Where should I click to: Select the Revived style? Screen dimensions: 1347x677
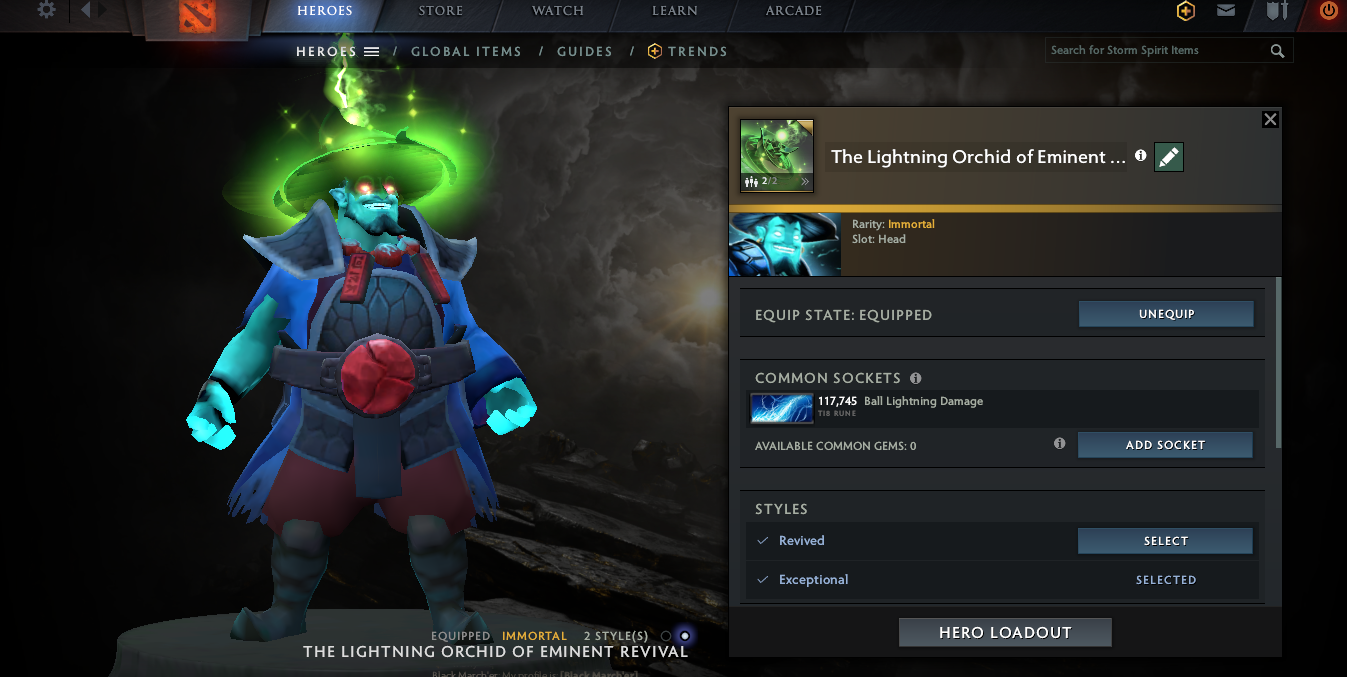click(1165, 541)
